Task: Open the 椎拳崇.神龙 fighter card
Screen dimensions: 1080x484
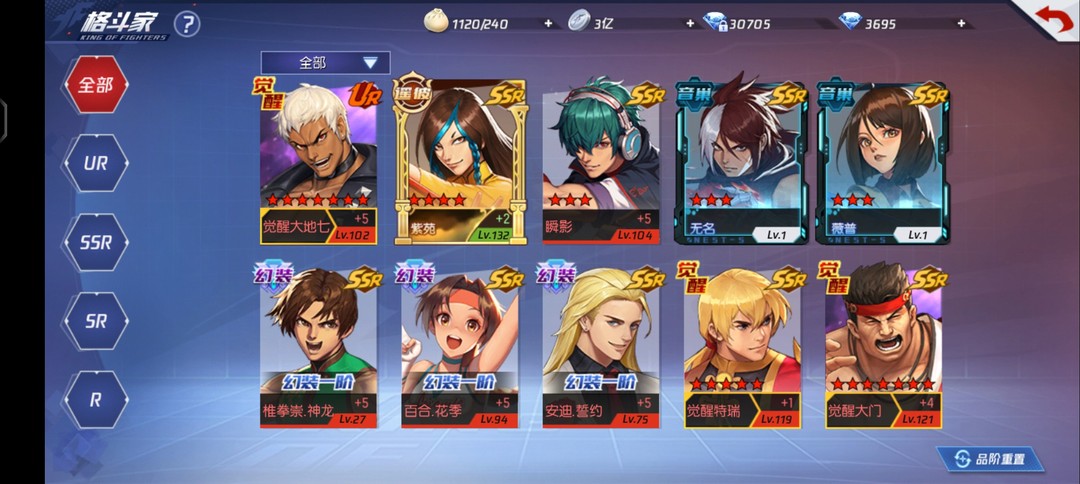Action: click(317, 347)
